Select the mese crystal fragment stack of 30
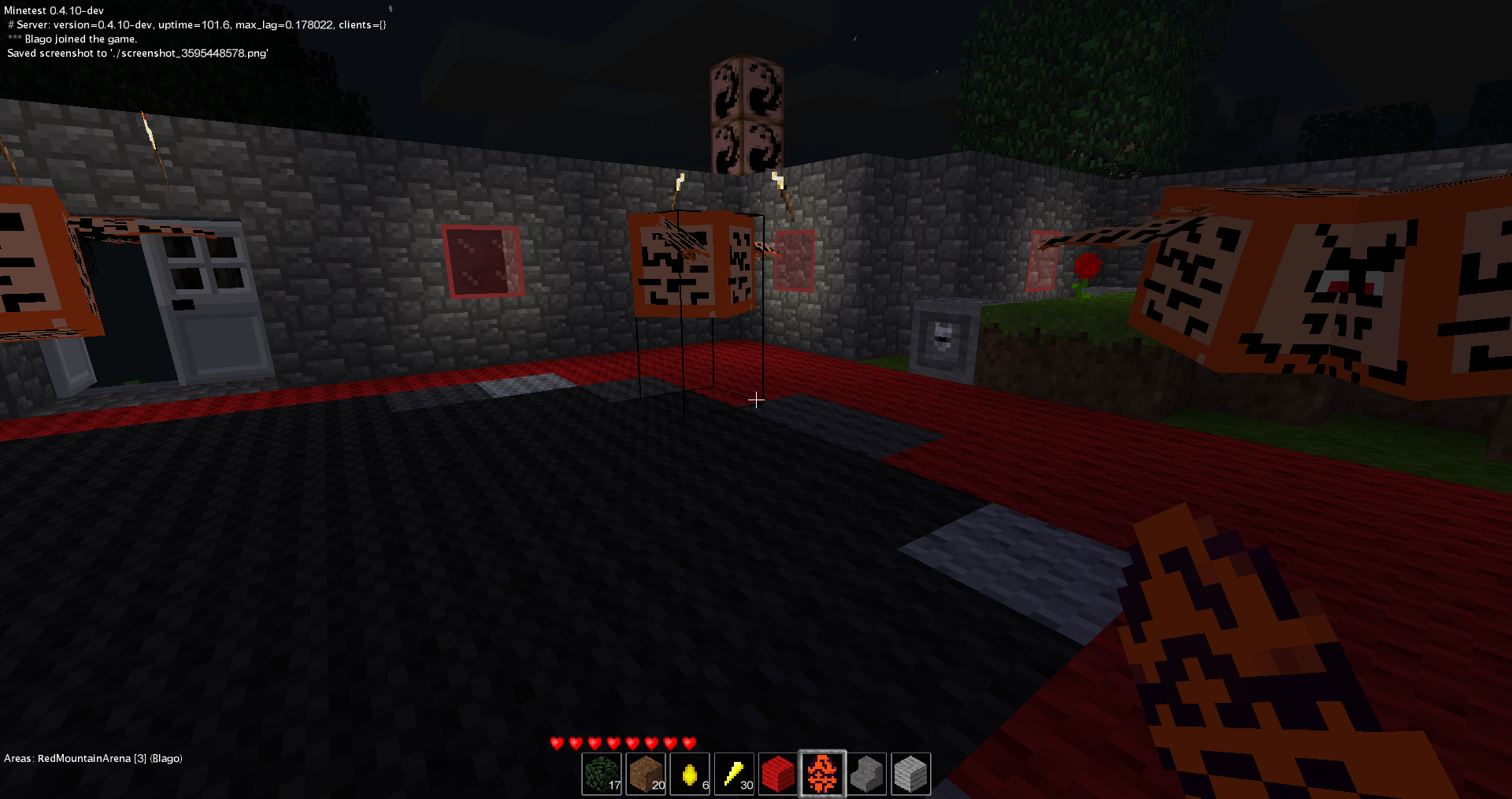 (734, 774)
